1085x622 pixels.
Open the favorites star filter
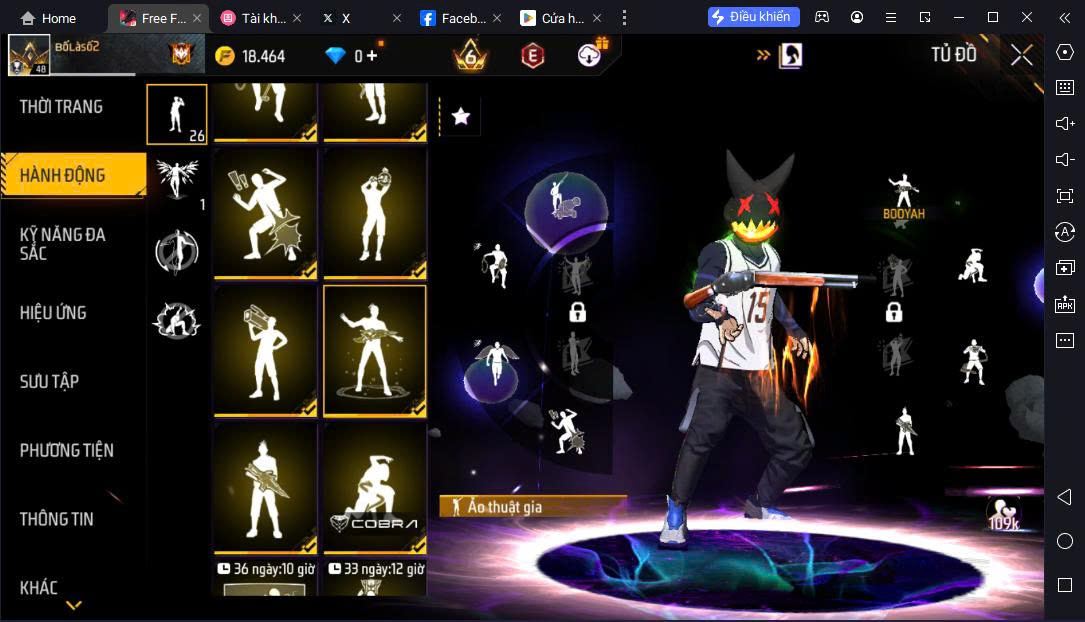pyautogui.click(x=460, y=117)
